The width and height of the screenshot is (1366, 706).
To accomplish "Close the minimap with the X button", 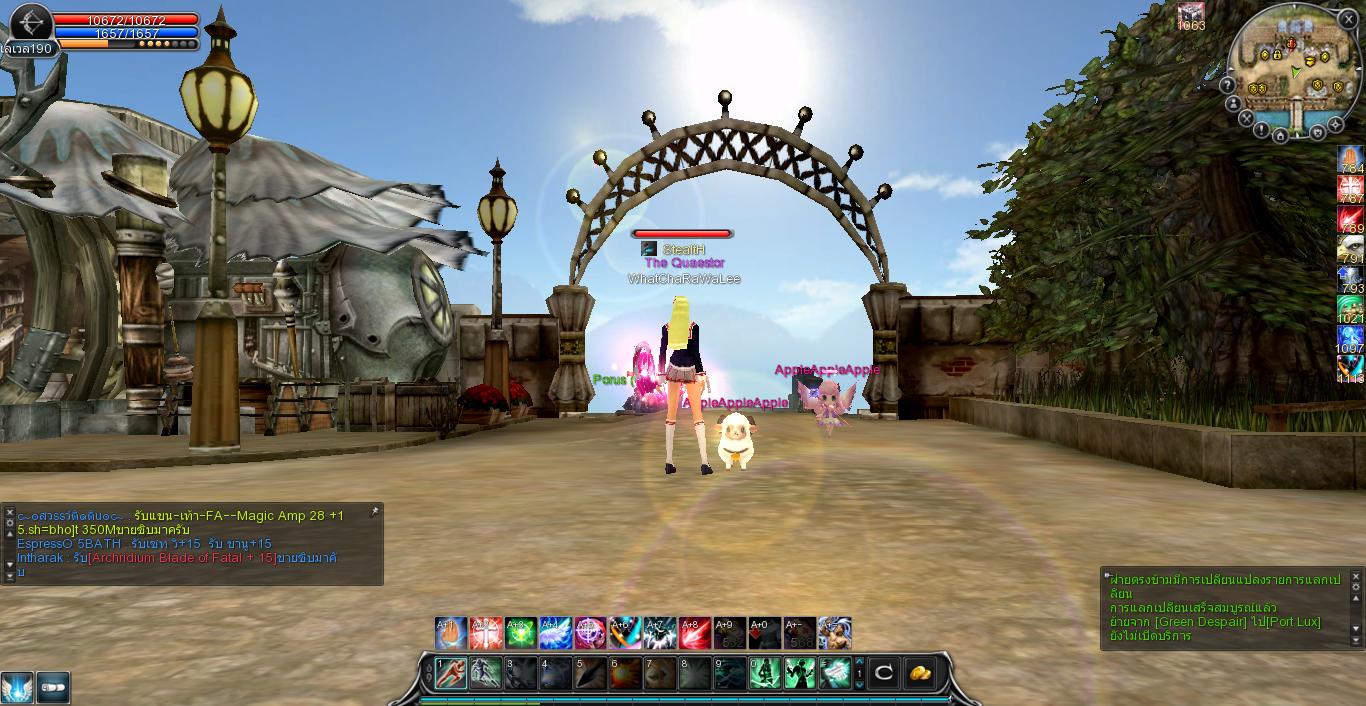I will [1348, 19].
